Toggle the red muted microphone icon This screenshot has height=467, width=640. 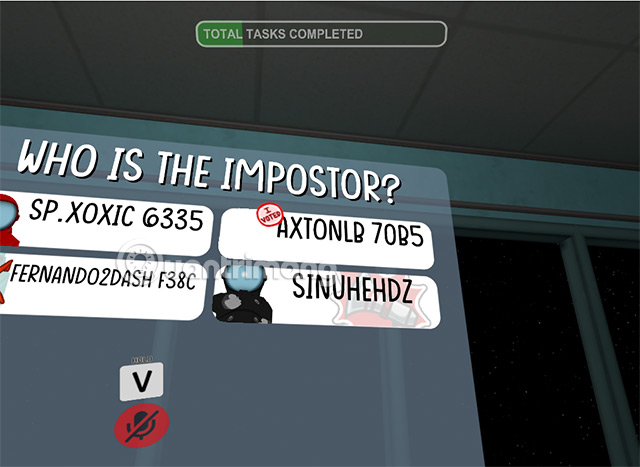click(141, 426)
